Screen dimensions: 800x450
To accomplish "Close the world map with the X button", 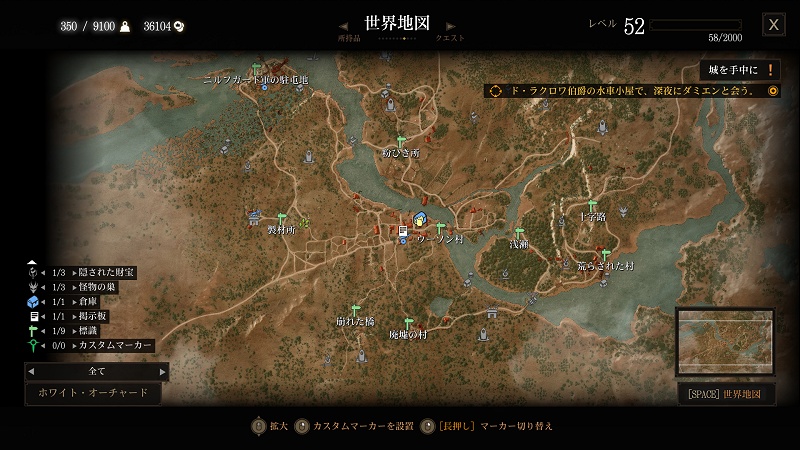I will pos(773,25).
